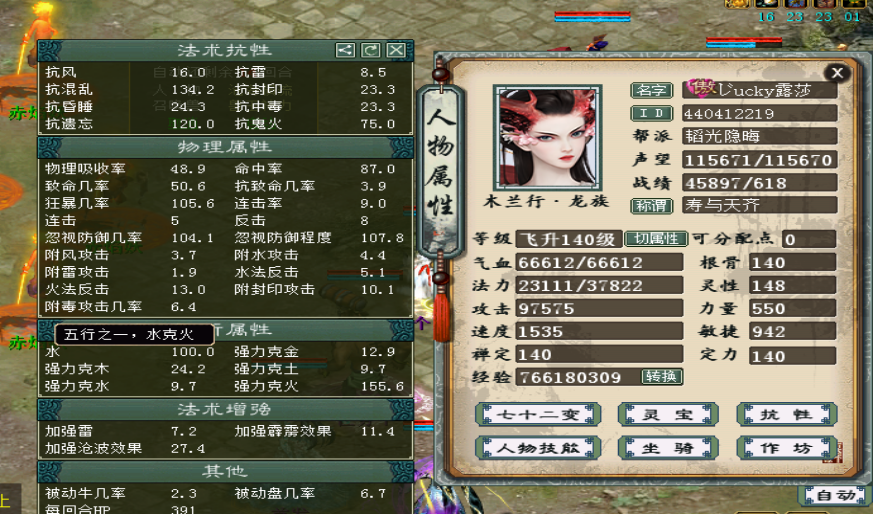Screen dimensions: 874x515
Task: Click the 切属性 switch attributes button
Action: [656, 239]
